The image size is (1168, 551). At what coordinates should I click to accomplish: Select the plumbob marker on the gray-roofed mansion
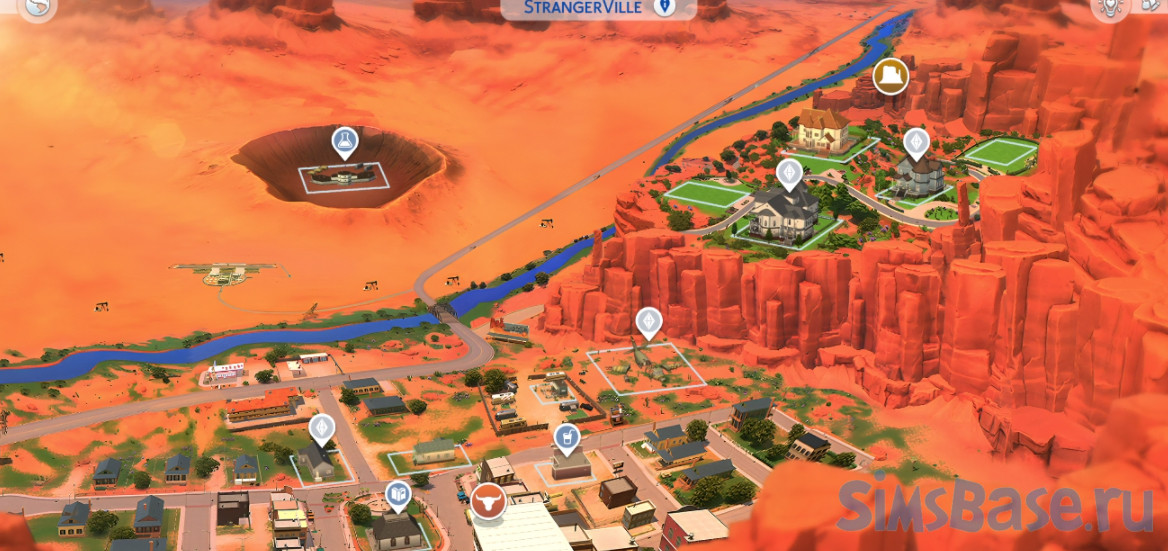(x=790, y=173)
